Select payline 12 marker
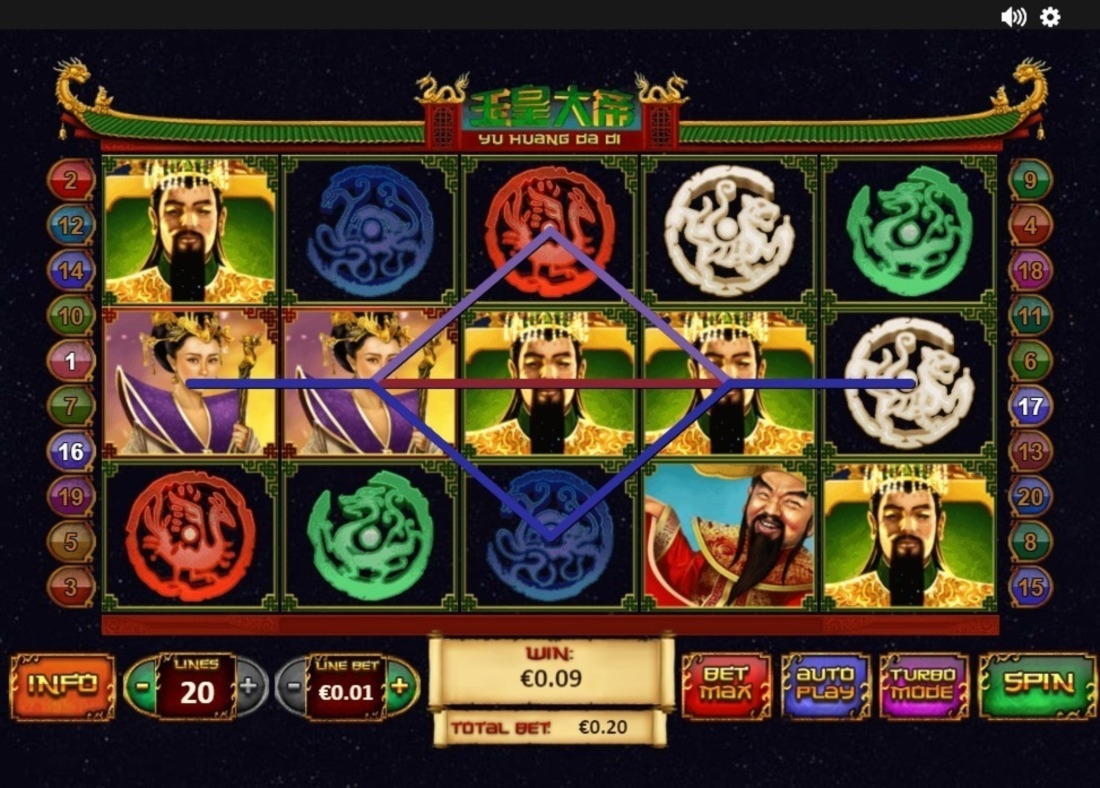Image resolution: width=1100 pixels, height=788 pixels. [71, 226]
